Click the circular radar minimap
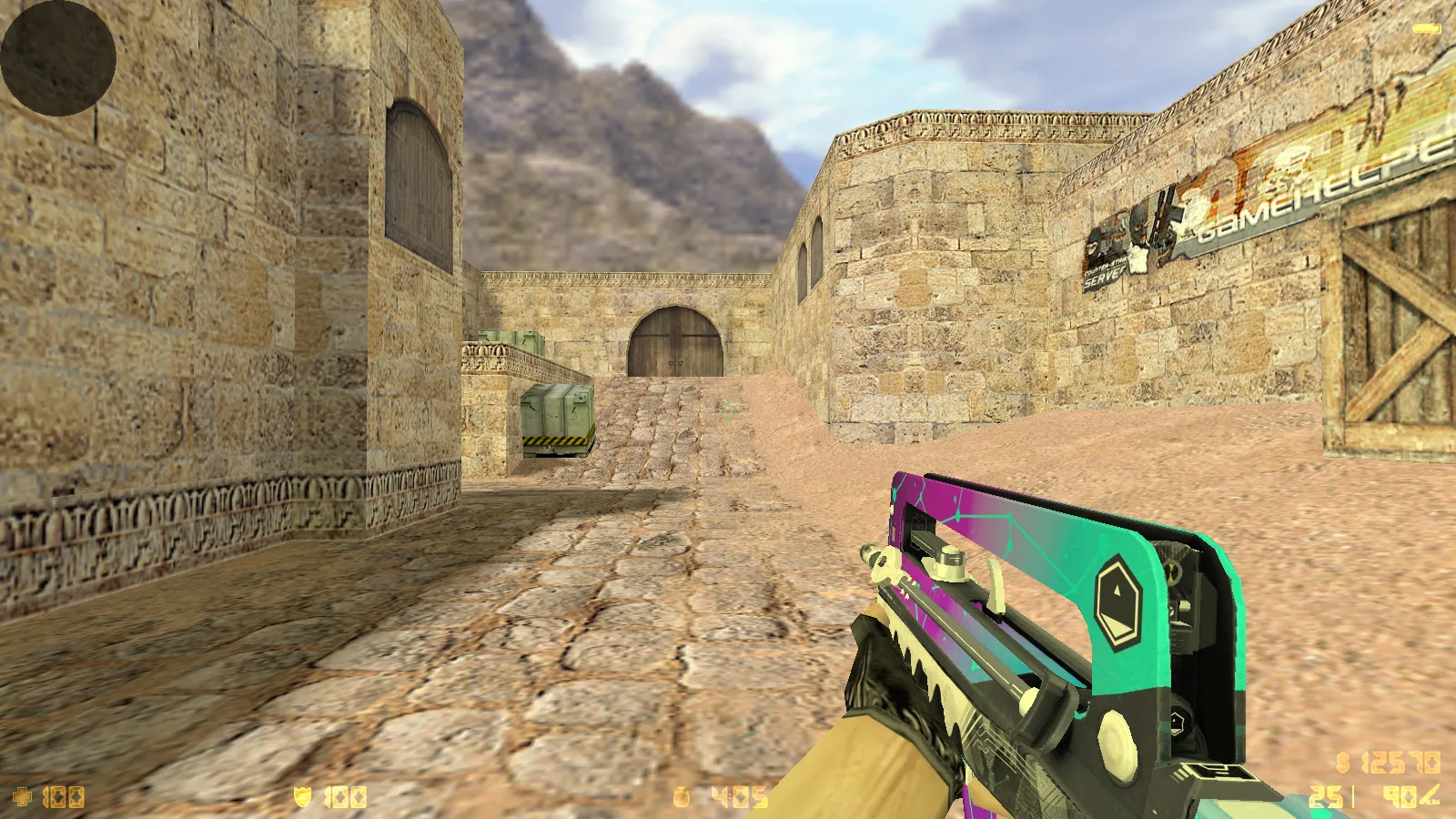The image size is (1456, 819). [58, 57]
